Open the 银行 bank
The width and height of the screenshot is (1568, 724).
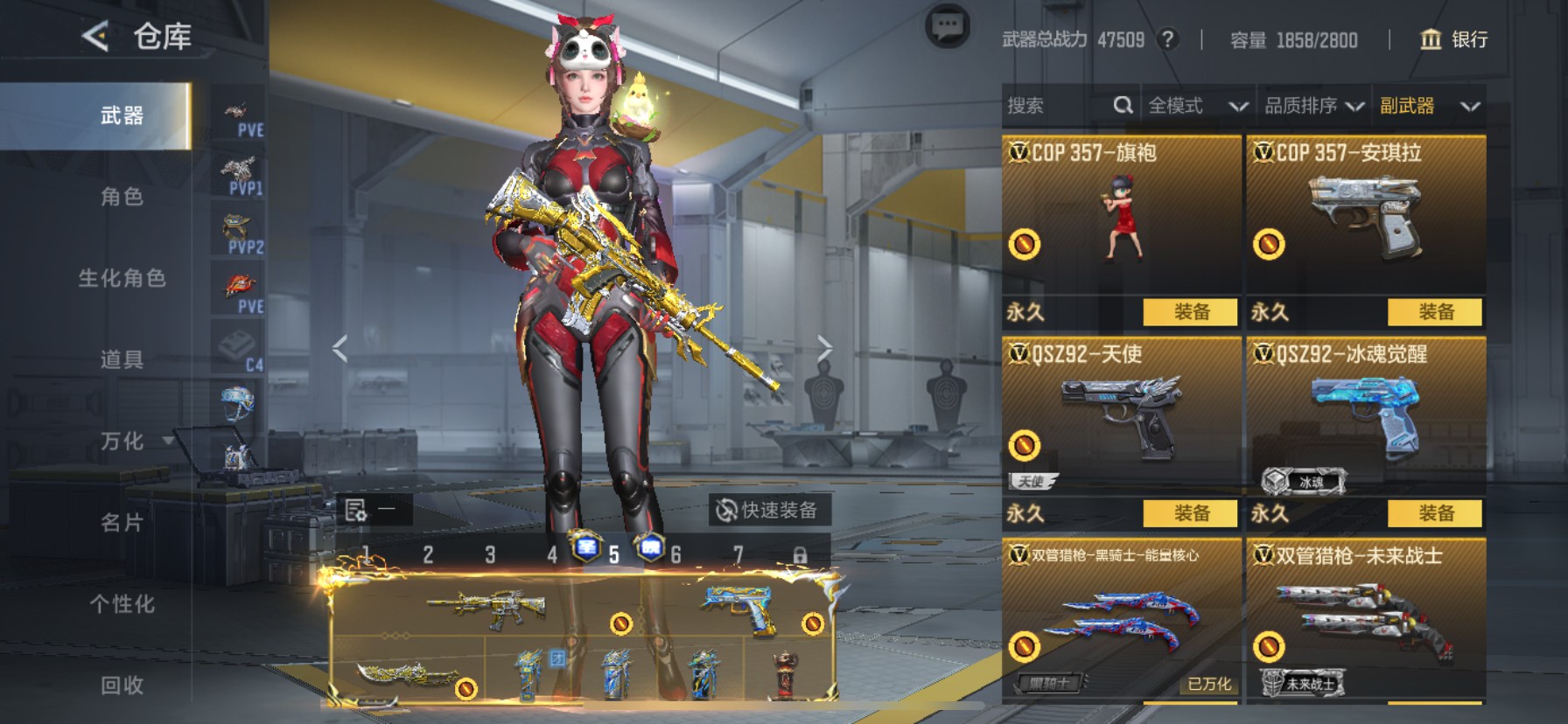click(x=1454, y=39)
